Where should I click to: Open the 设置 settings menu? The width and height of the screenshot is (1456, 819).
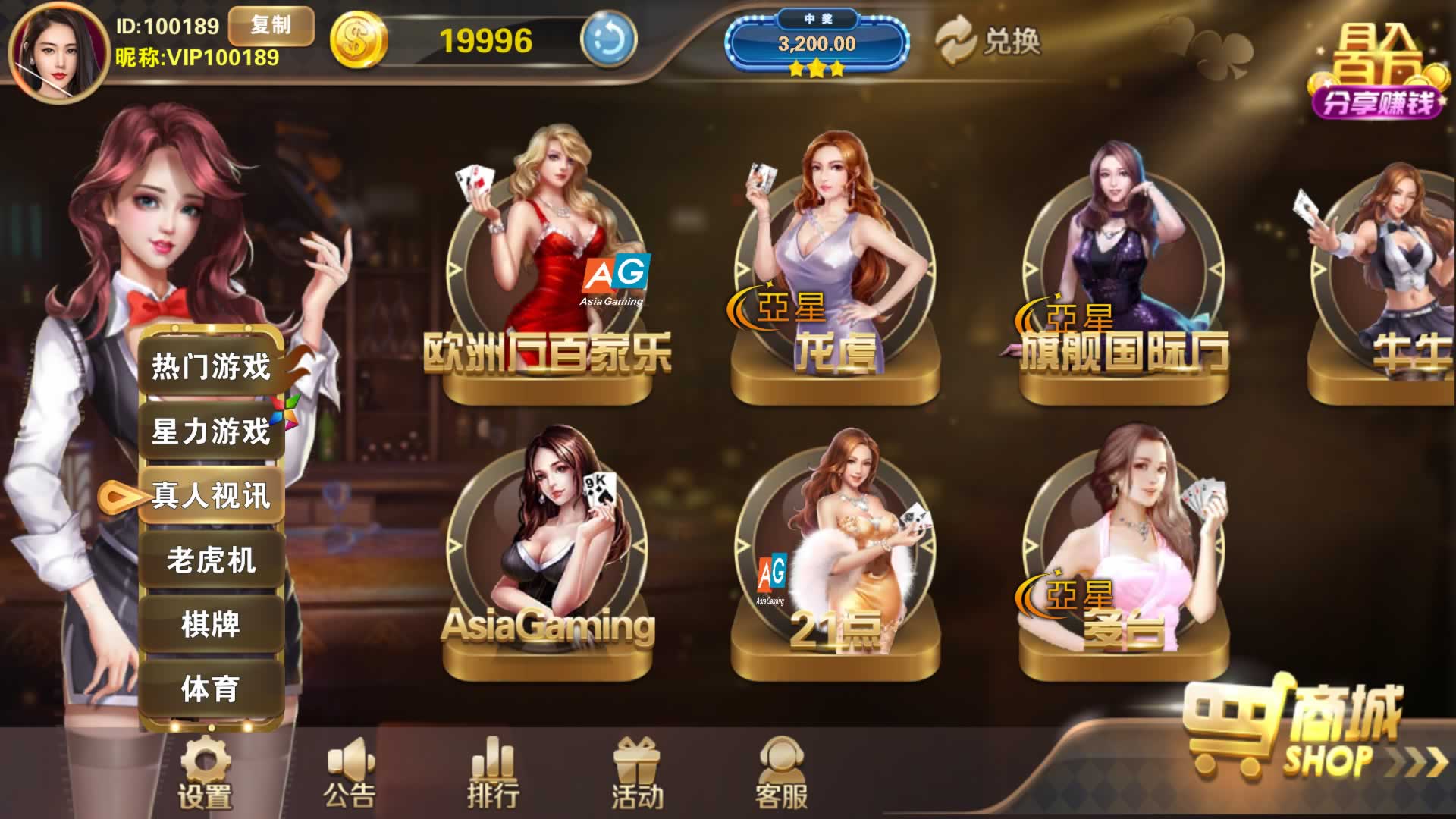click(204, 773)
